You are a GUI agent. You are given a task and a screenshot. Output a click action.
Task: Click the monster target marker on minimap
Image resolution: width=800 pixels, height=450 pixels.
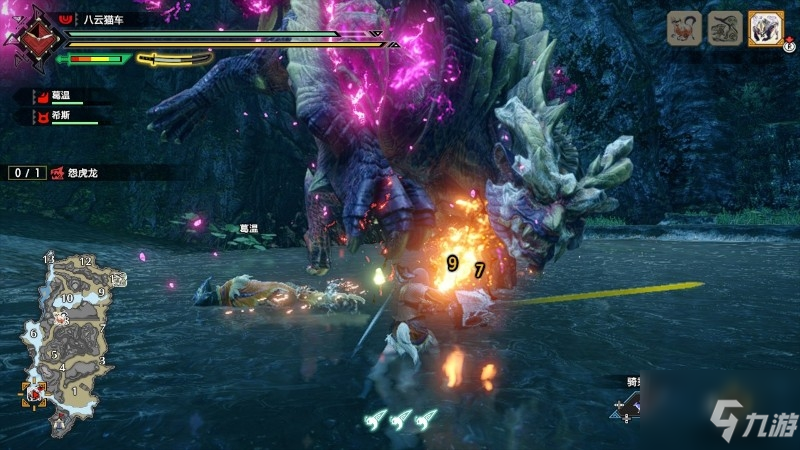(x=60, y=318)
